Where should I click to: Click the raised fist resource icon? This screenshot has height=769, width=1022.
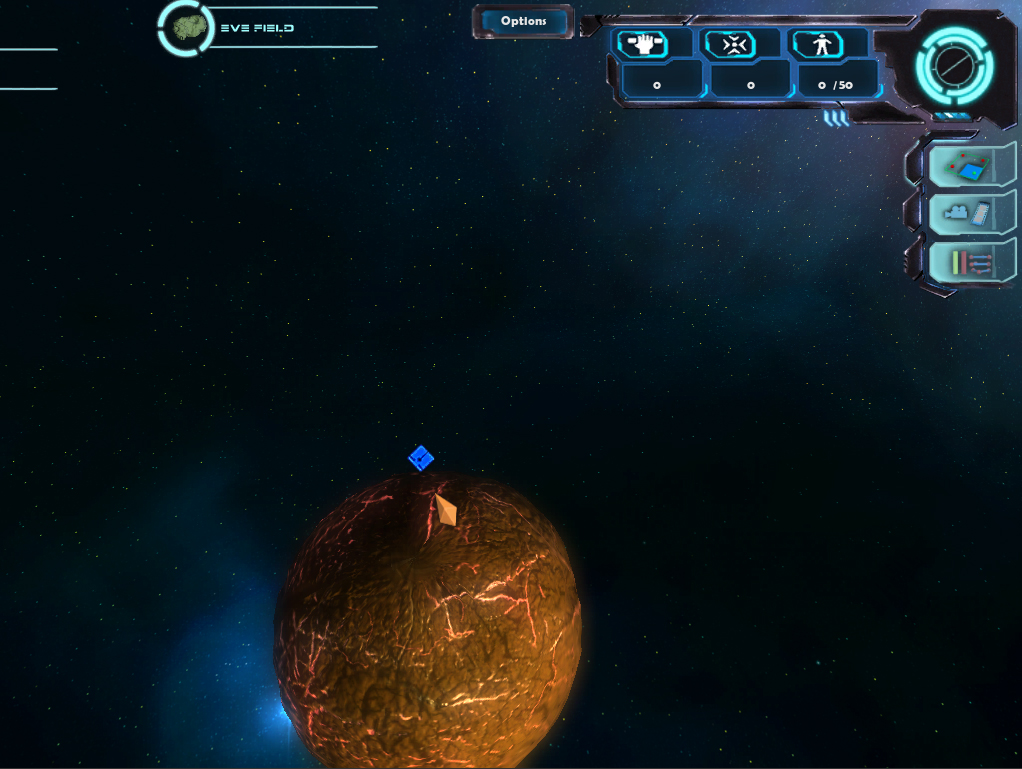click(x=643, y=44)
